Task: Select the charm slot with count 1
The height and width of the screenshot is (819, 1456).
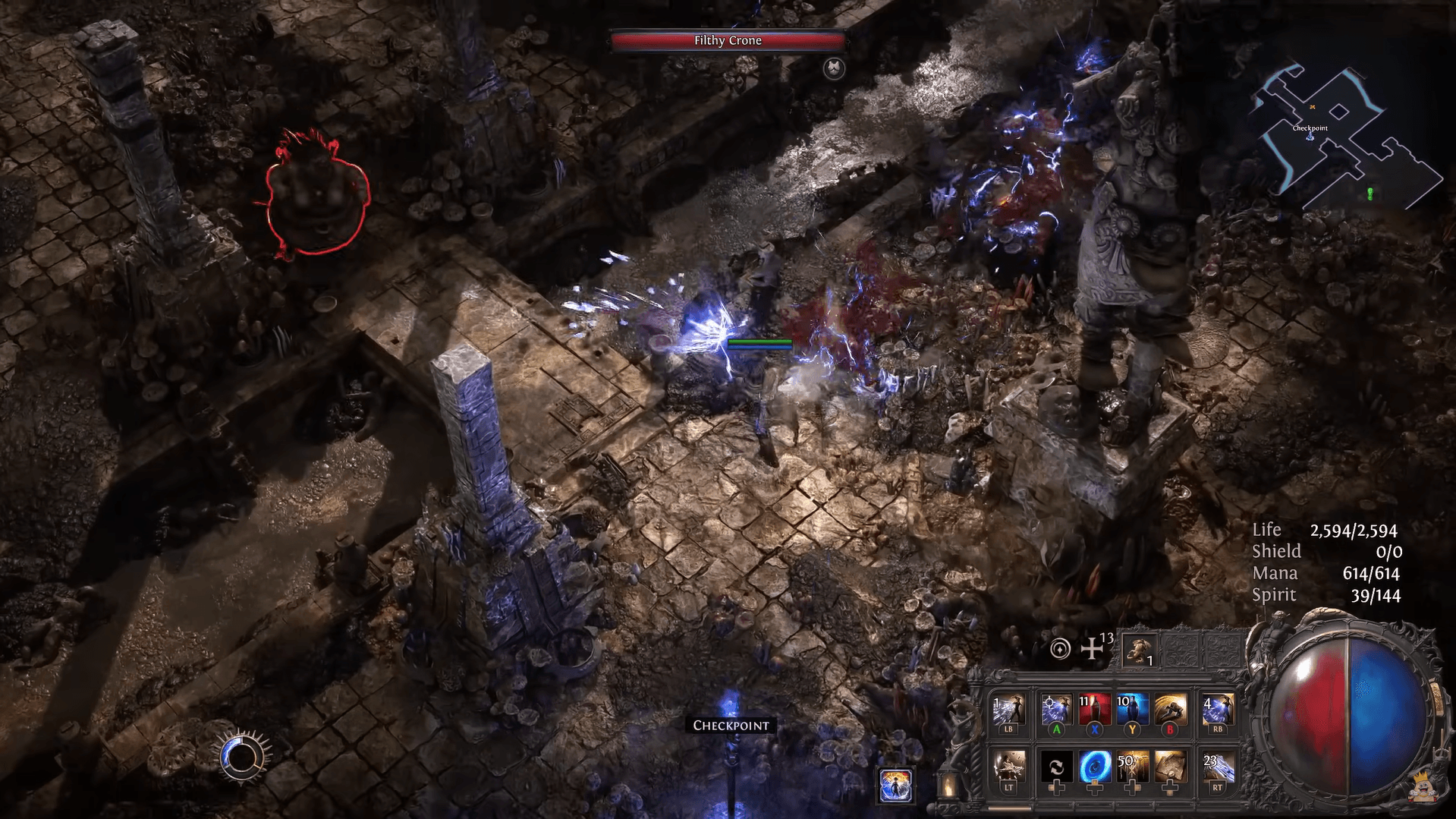Action: 1139,650
